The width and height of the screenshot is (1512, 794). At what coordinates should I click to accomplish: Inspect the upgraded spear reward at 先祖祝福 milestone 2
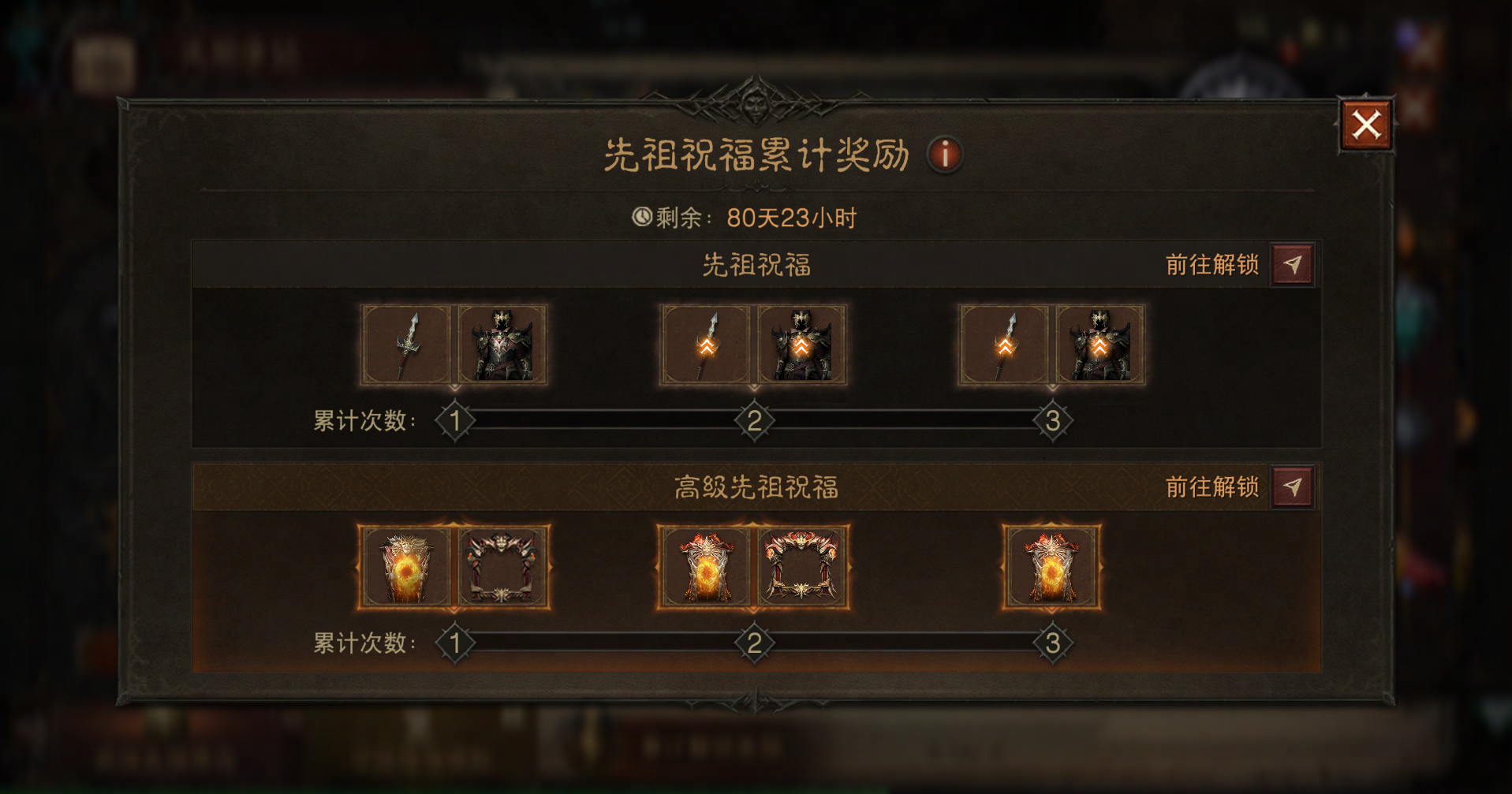point(707,345)
